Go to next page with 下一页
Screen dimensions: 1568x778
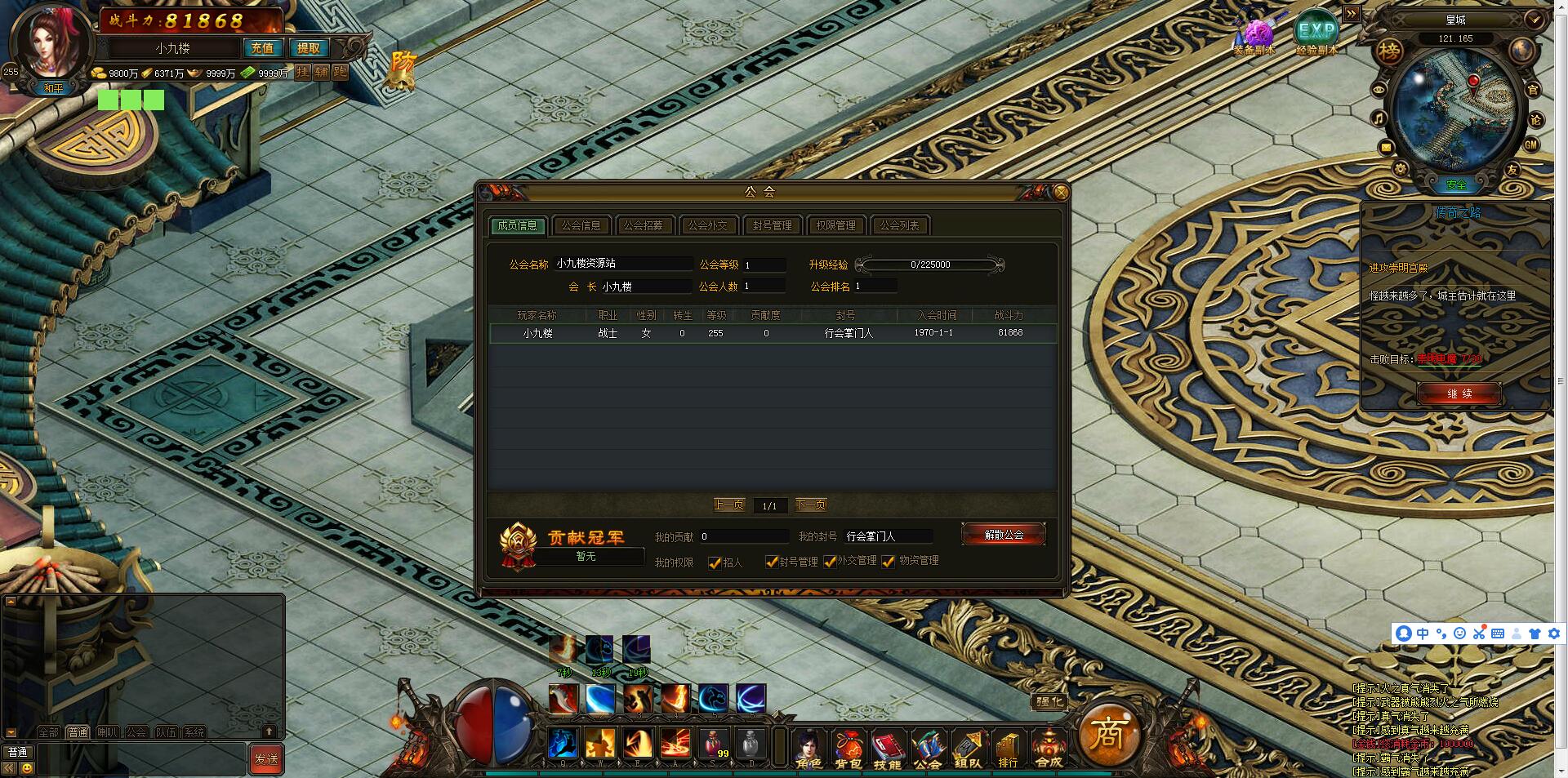(x=811, y=505)
